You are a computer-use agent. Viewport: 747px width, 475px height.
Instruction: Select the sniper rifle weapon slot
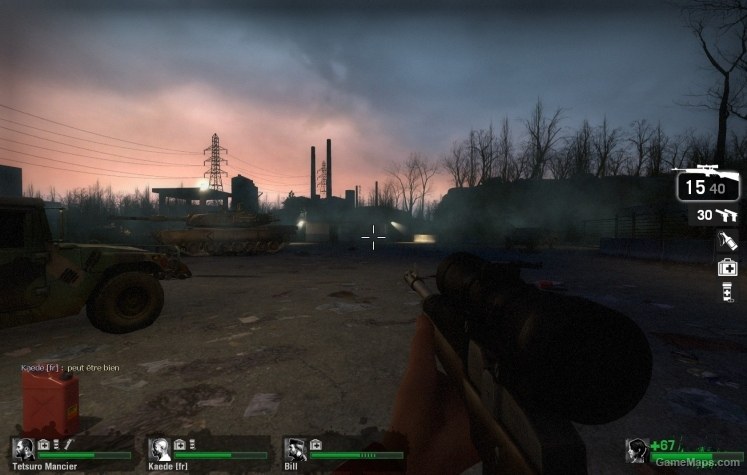(708, 184)
